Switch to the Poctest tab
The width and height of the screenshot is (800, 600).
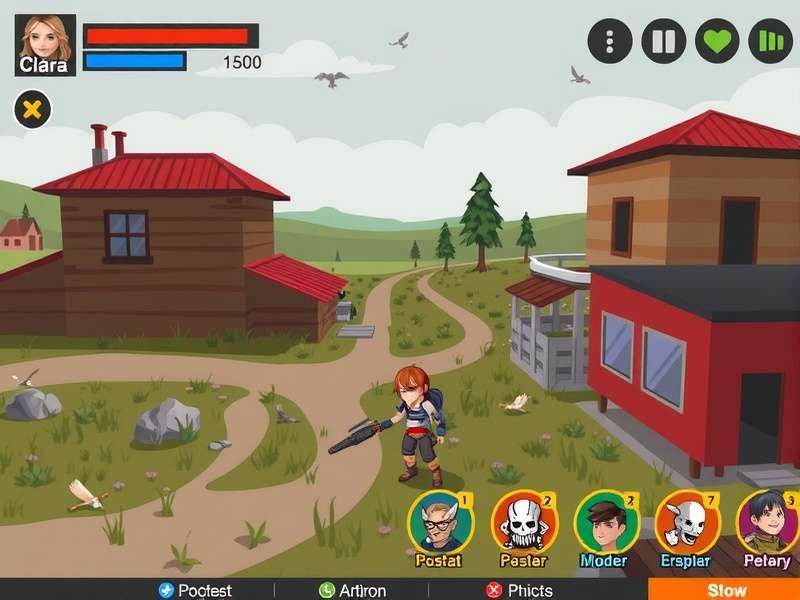(x=195, y=590)
